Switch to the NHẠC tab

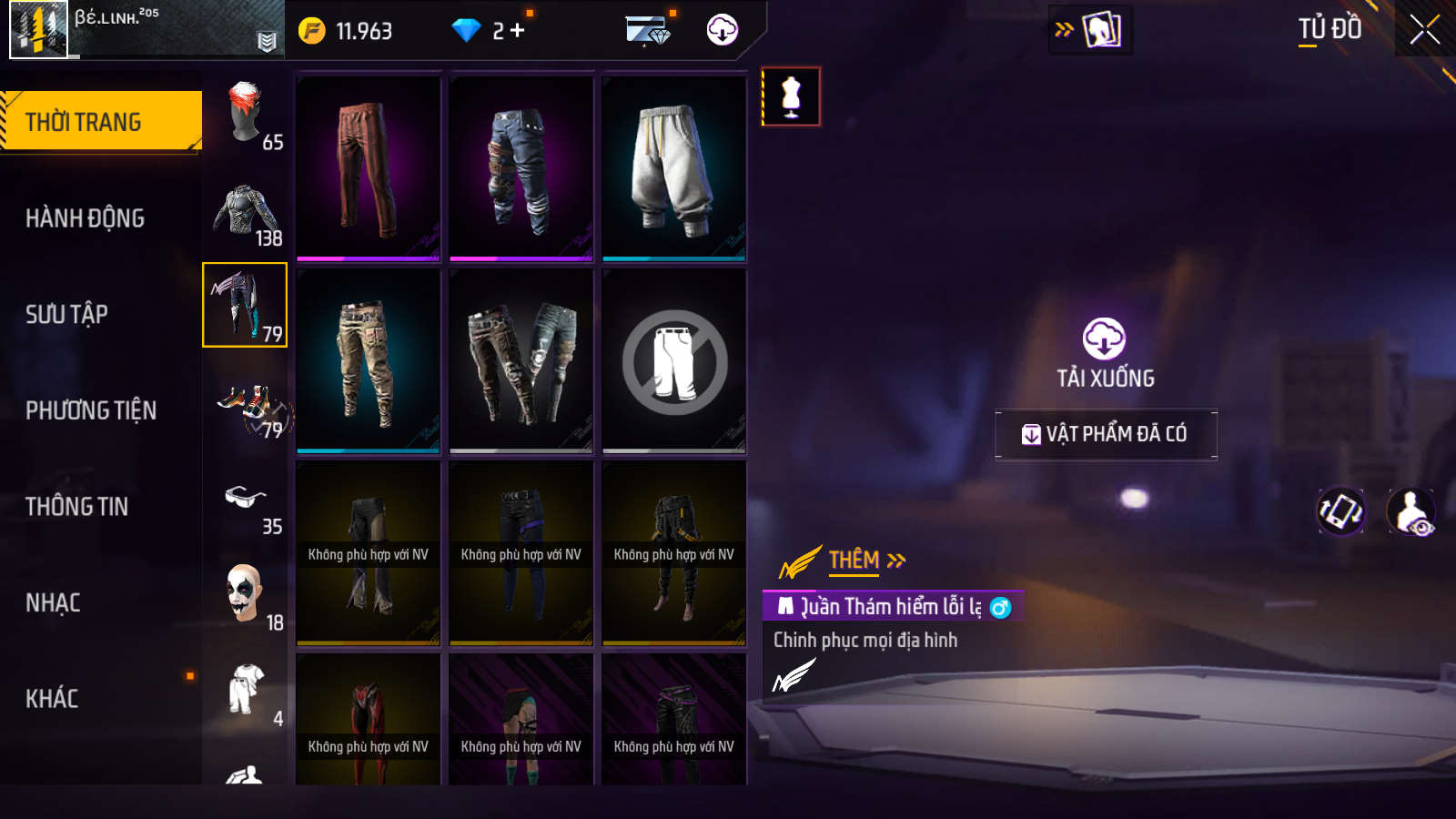(x=53, y=602)
